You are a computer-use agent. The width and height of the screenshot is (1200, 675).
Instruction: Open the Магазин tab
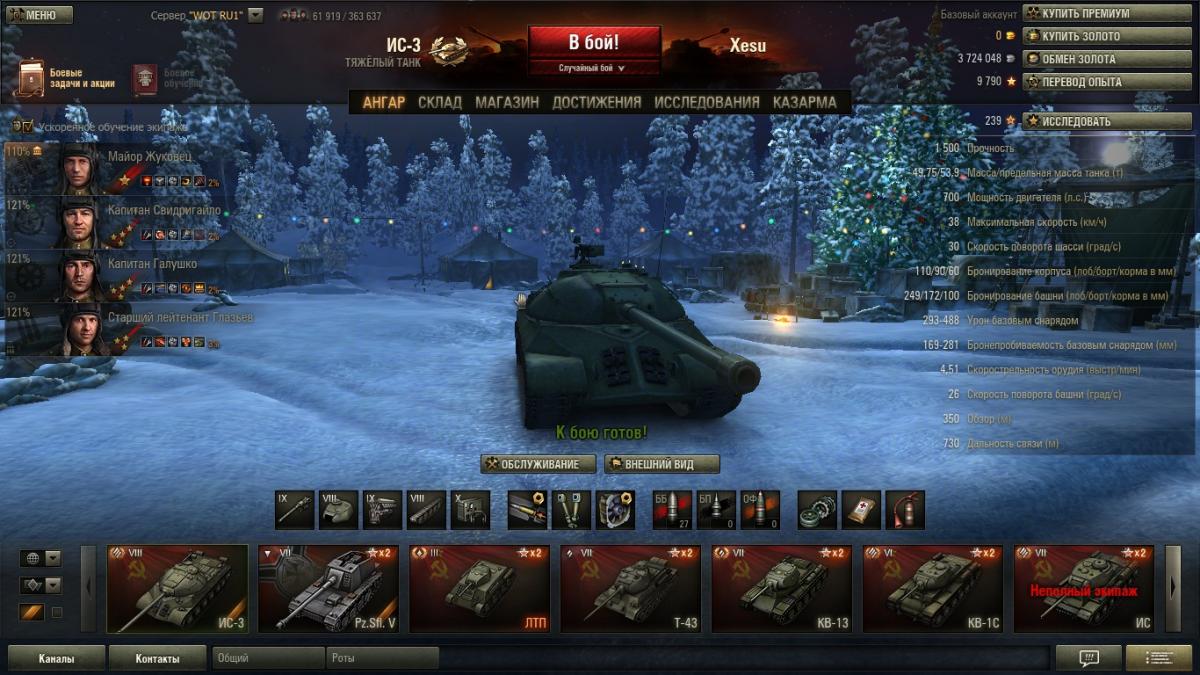pos(507,102)
